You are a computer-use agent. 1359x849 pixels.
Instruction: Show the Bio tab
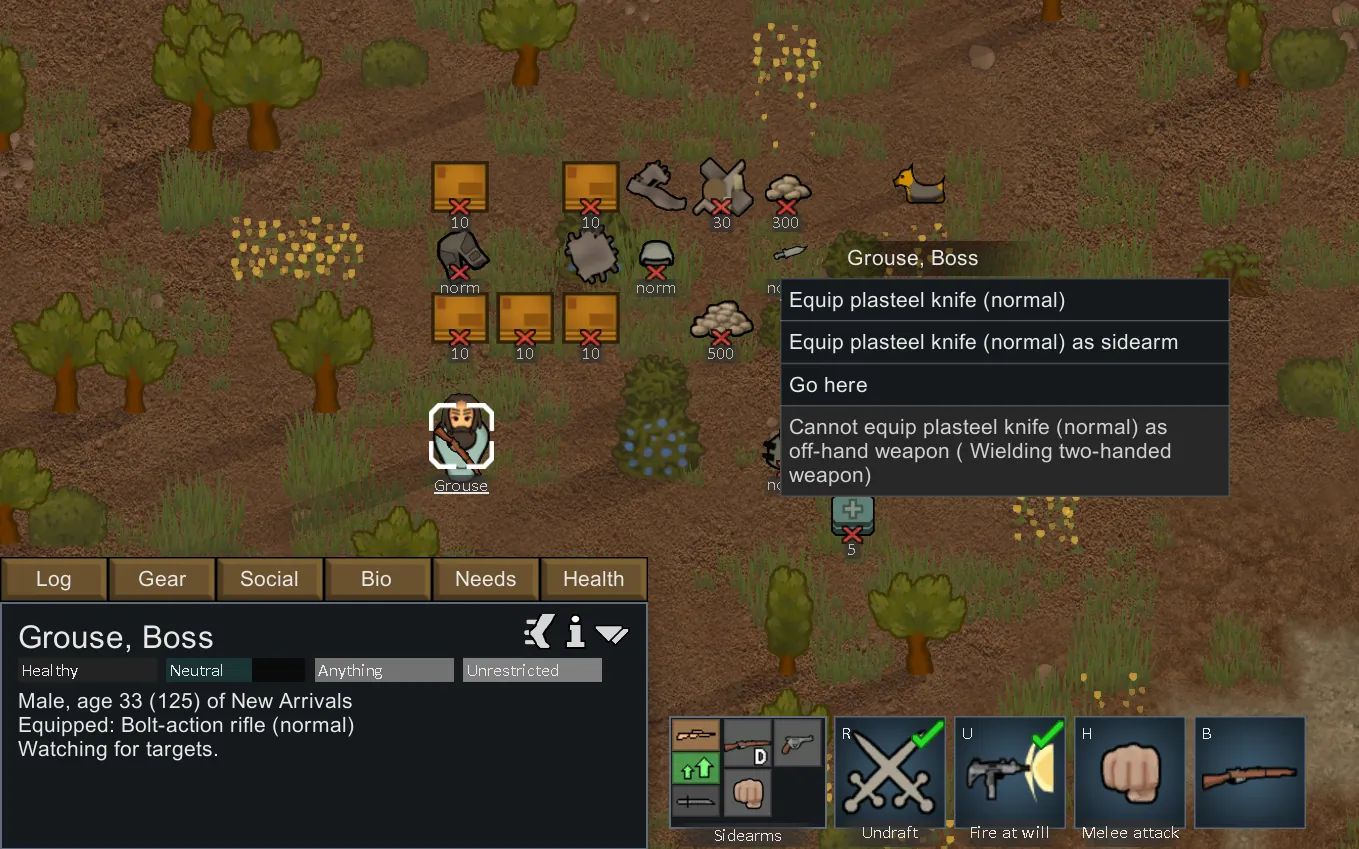tap(376, 579)
